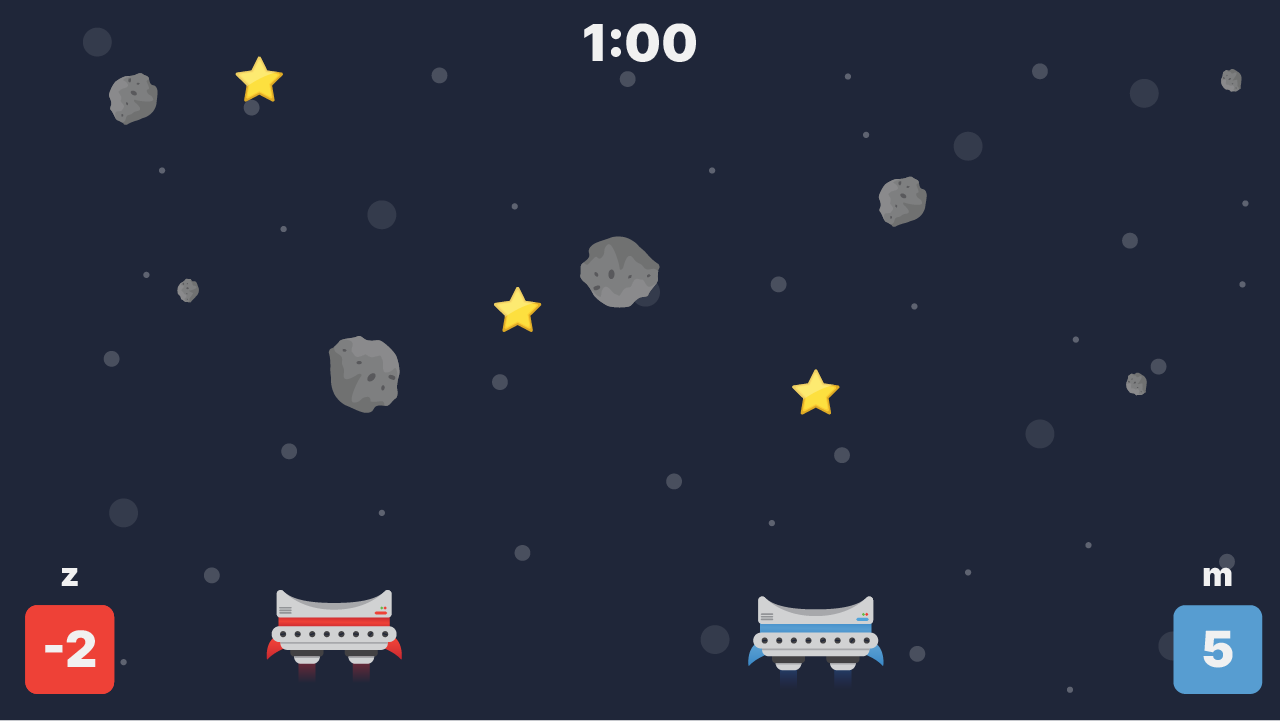Image resolution: width=1280 pixels, height=721 pixels.
Task: Click the star near the top left
Action: click(x=257, y=80)
